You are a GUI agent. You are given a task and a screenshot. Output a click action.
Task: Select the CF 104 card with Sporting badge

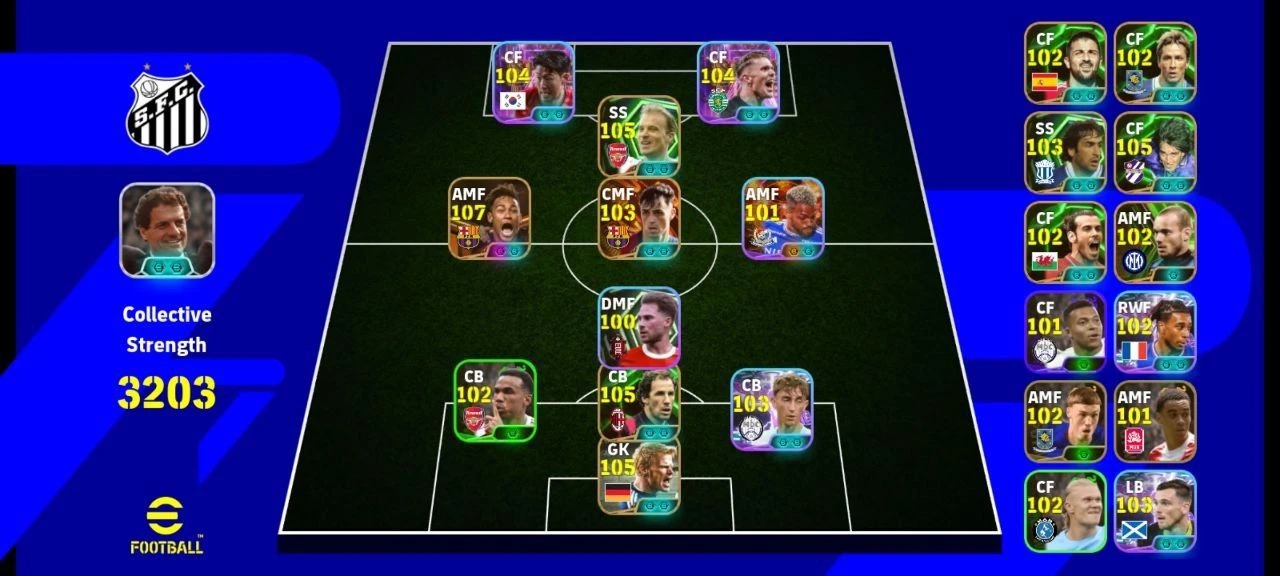(738, 82)
